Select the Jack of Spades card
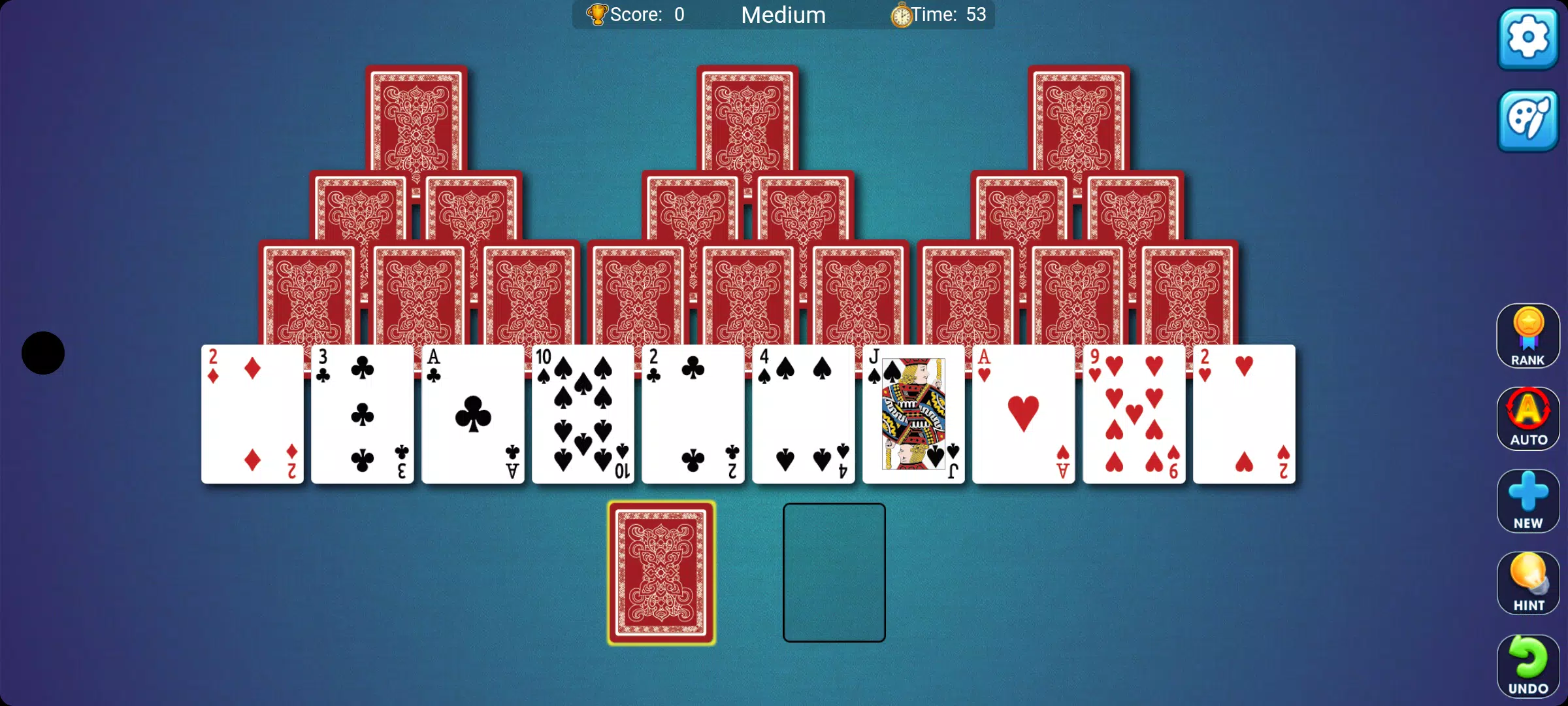 pyautogui.click(x=913, y=413)
